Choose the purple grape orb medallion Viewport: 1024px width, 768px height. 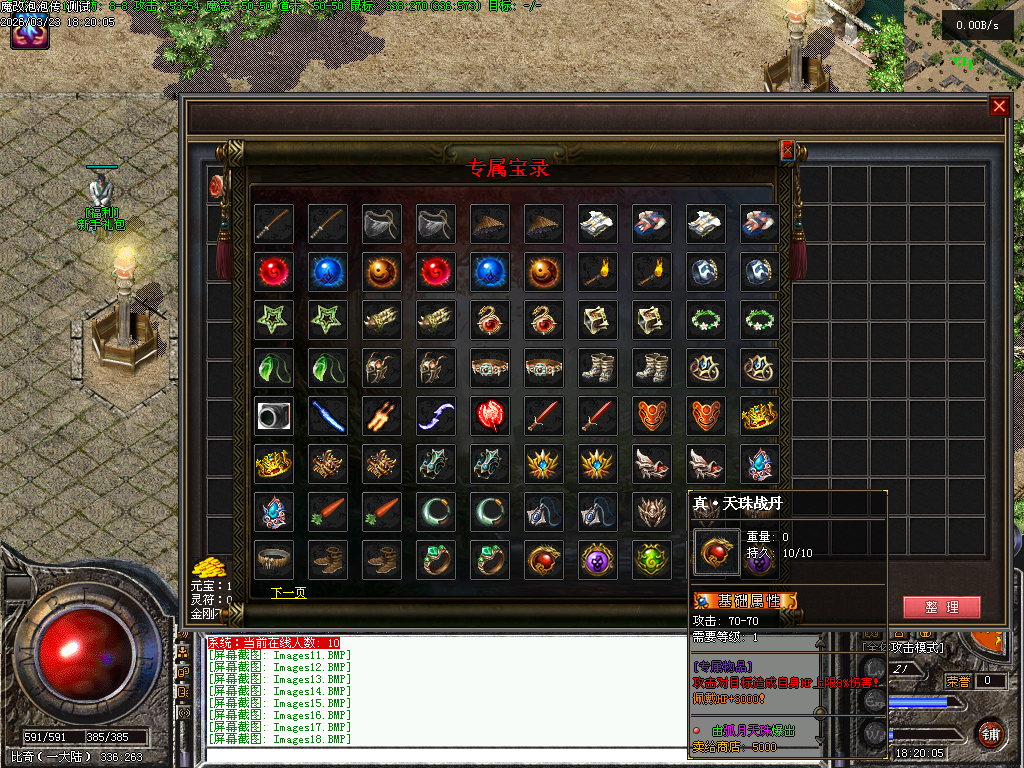click(597, 560)
